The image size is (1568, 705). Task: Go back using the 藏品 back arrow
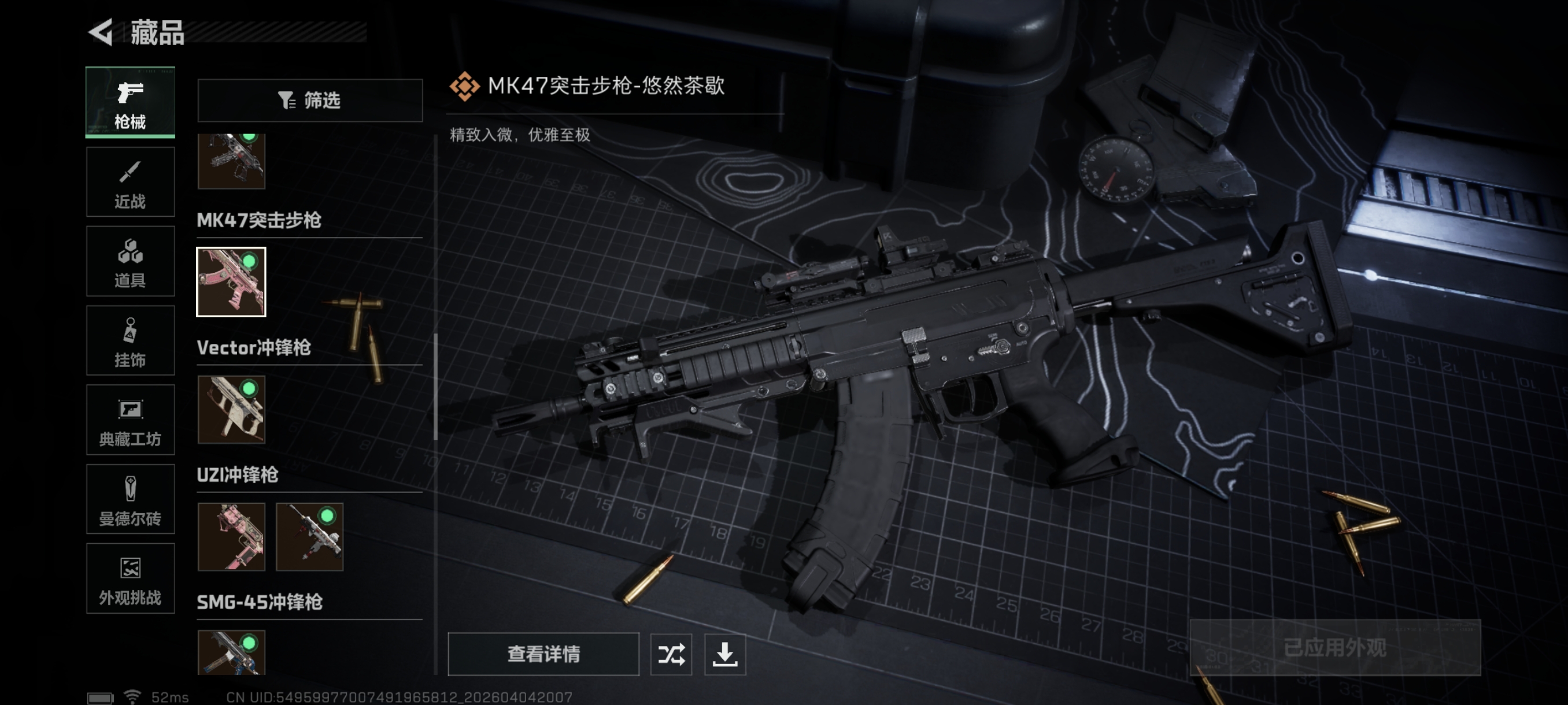[x=102, y=32]
